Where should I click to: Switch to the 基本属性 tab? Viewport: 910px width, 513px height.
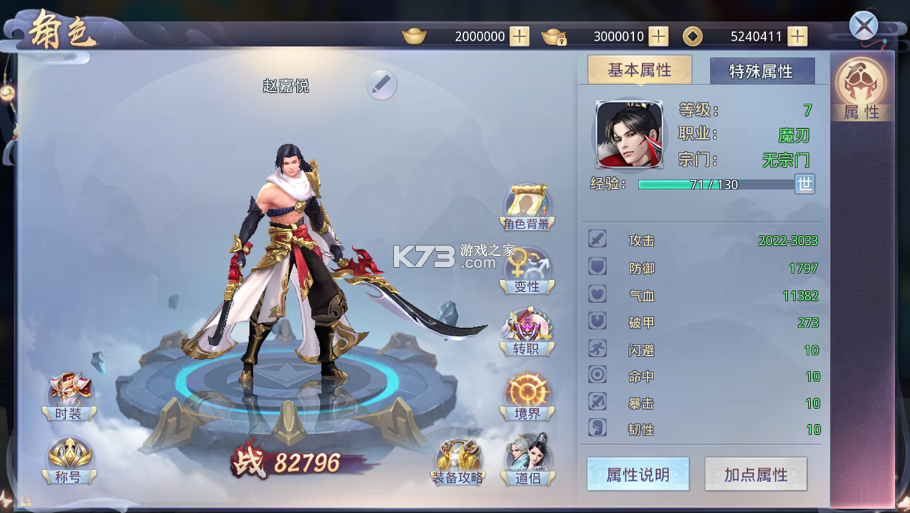pos(639,70)
